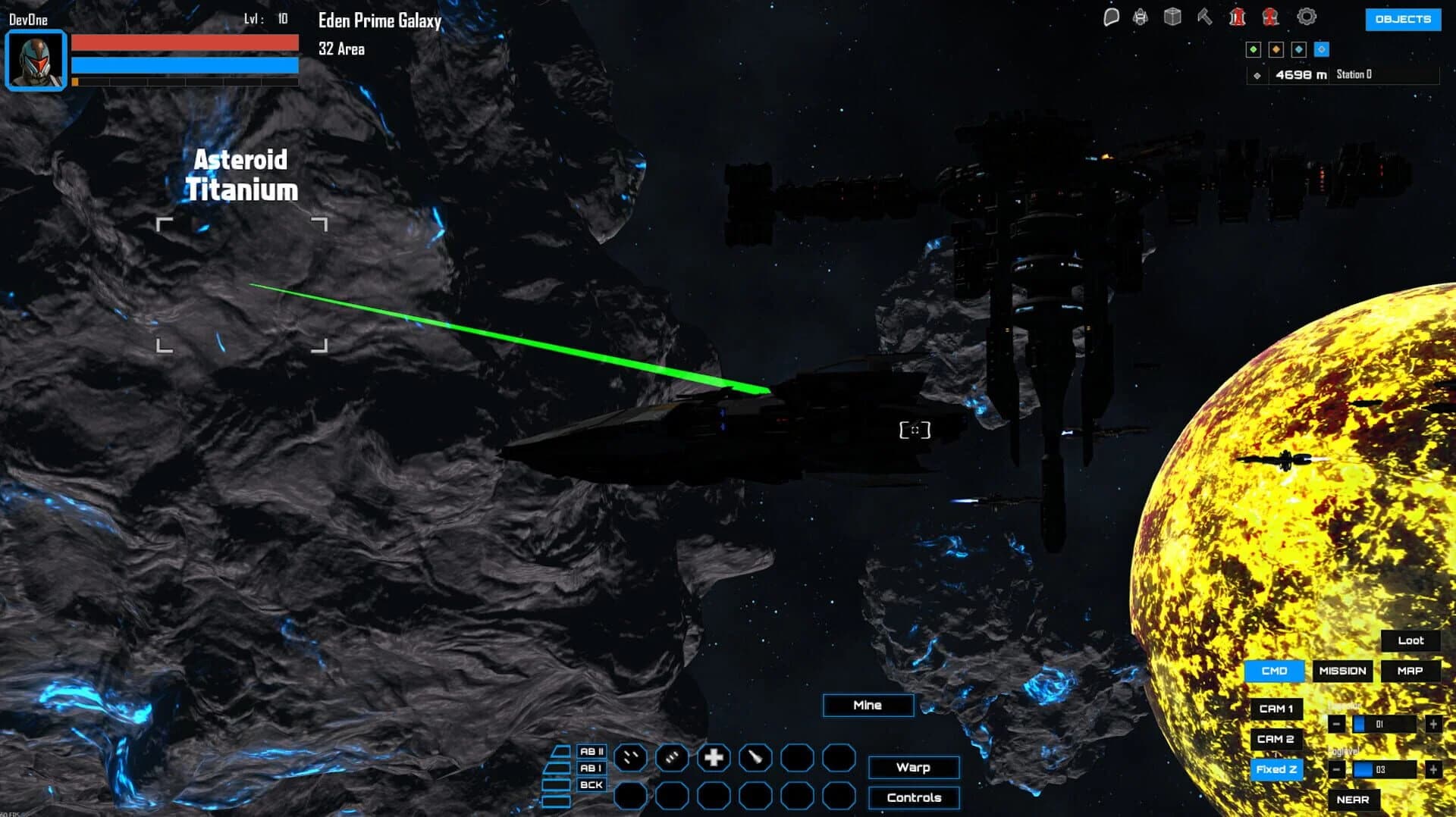
Task: Click the crafting hammer icon
Action: (x=1204, y=16)
